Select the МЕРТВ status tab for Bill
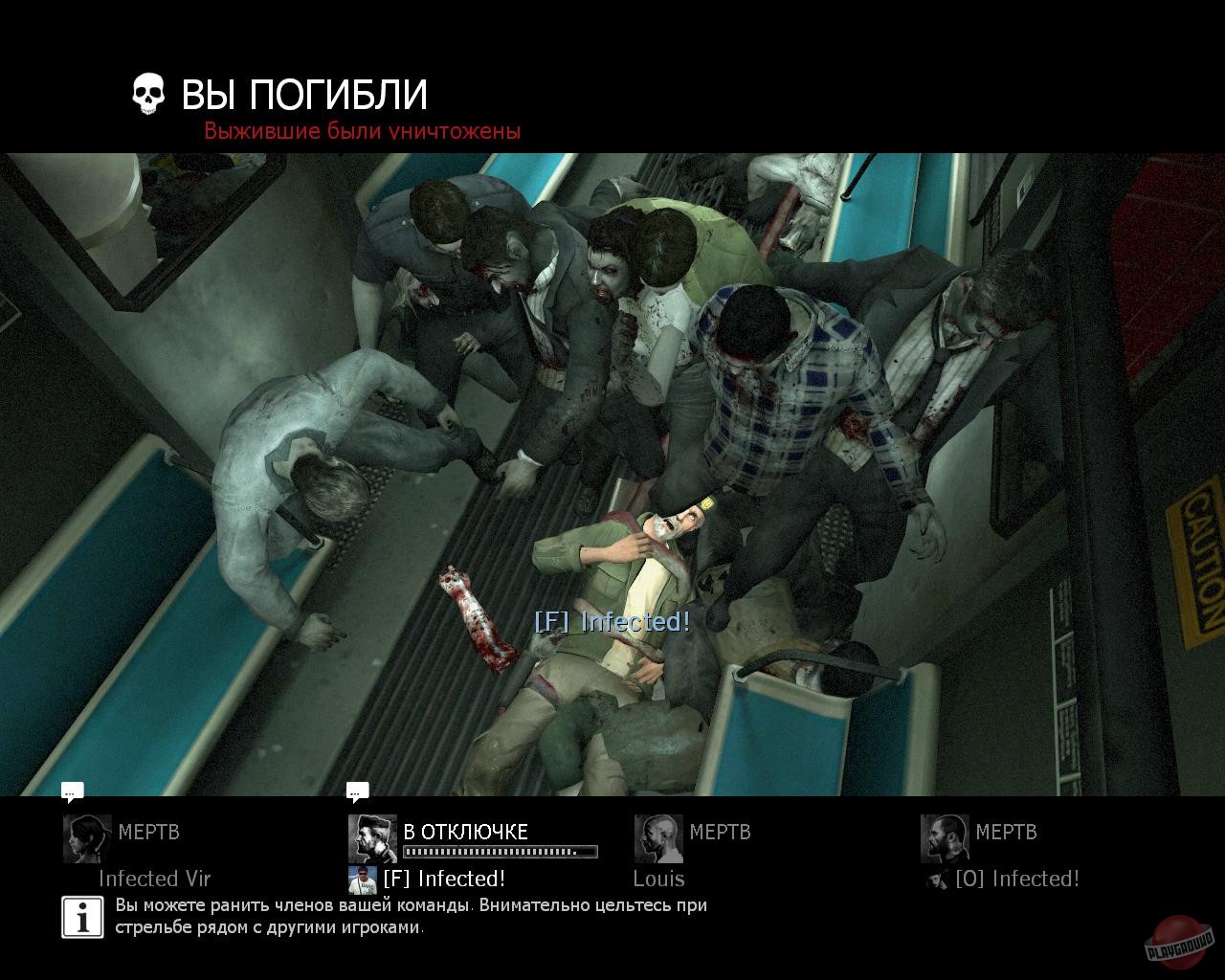Viewport: 1225px width, 980px height. pos(1007,833)
